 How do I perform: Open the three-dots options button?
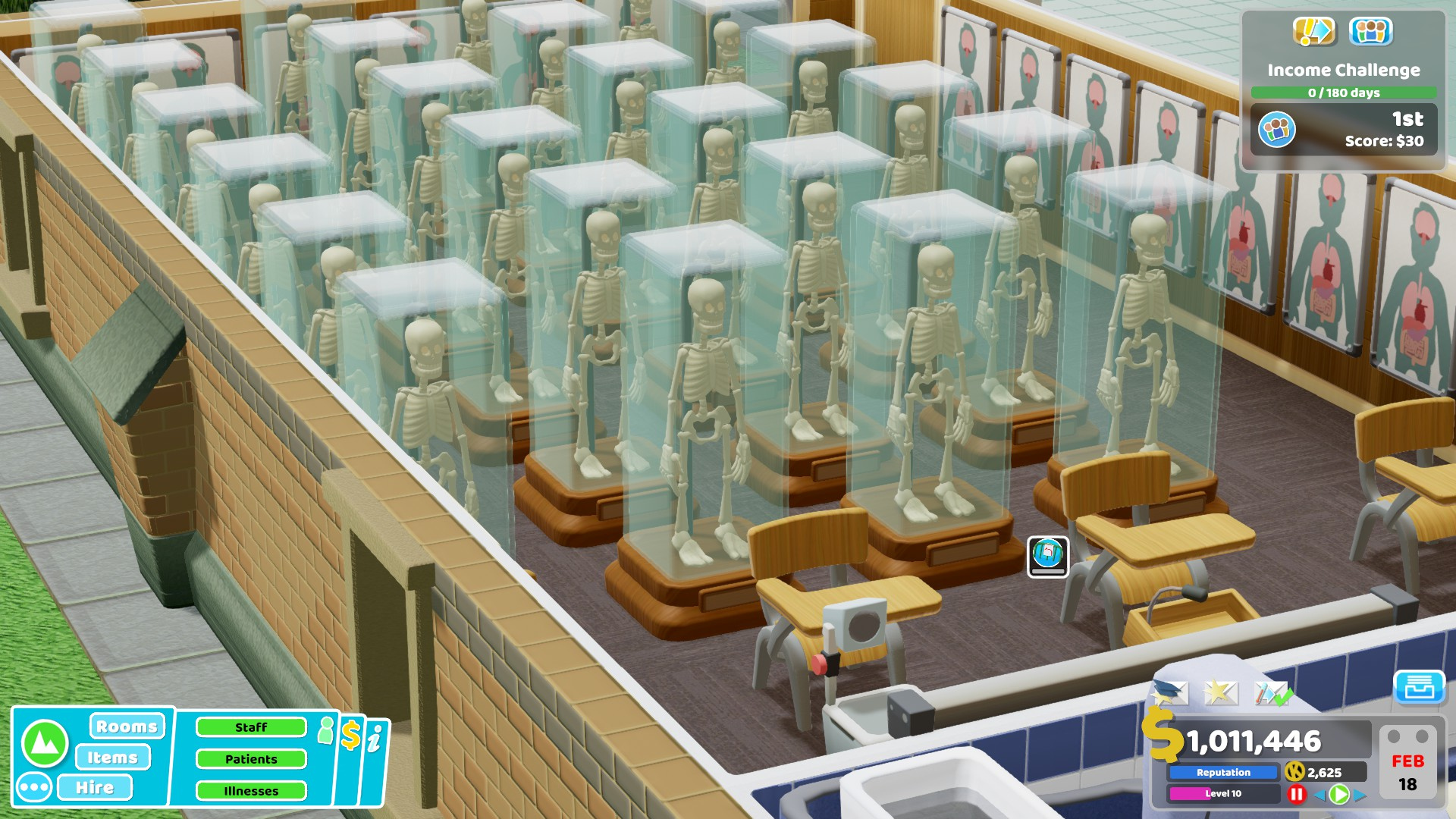click(34, 788)
